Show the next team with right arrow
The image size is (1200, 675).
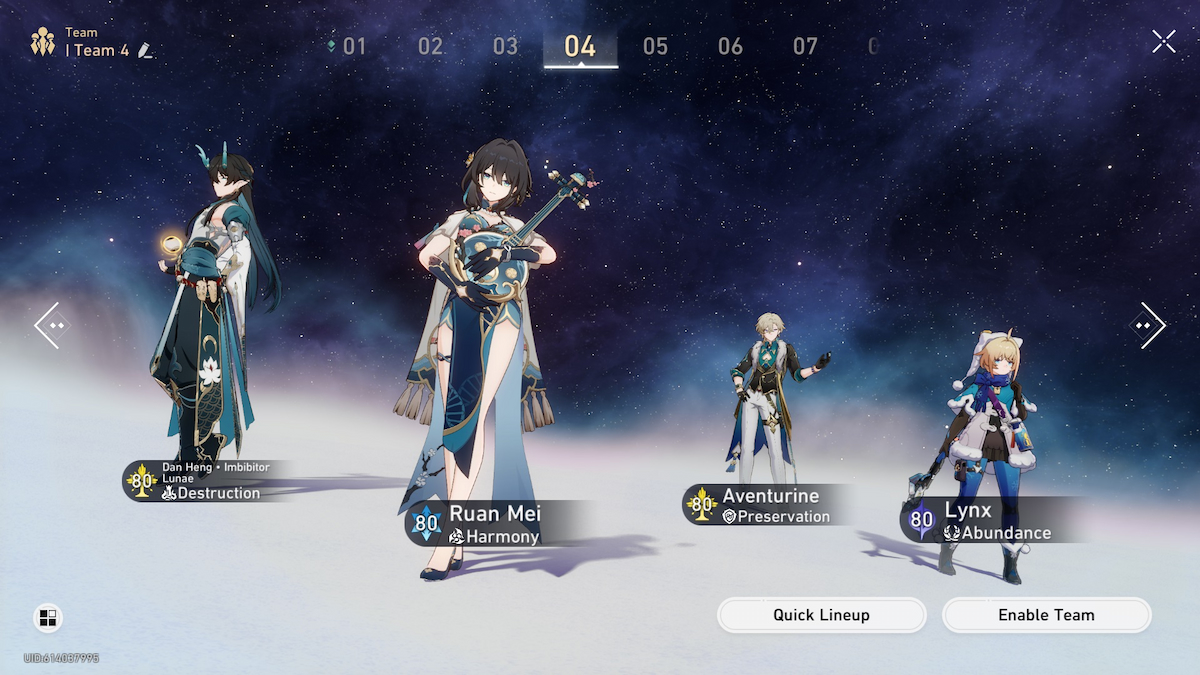(1148, 325)
